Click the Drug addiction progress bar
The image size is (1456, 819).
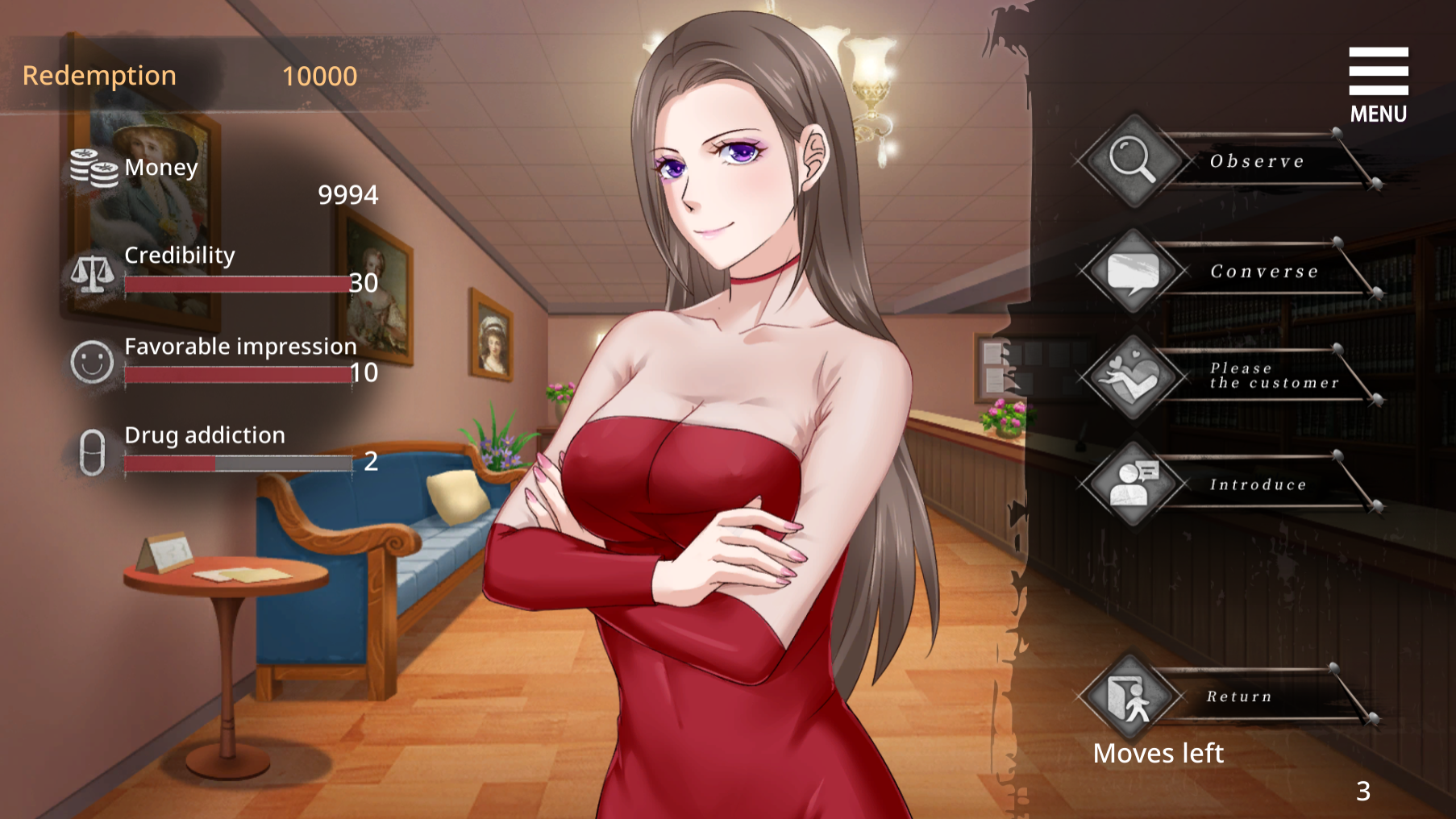point(238,463)
